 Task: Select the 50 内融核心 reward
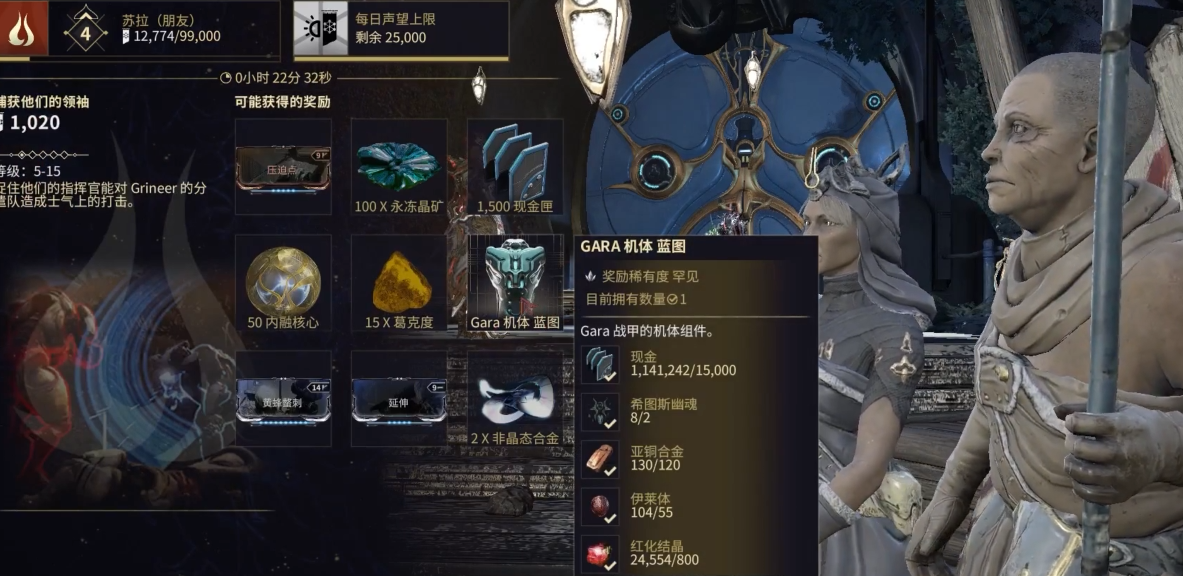(283, 282)
